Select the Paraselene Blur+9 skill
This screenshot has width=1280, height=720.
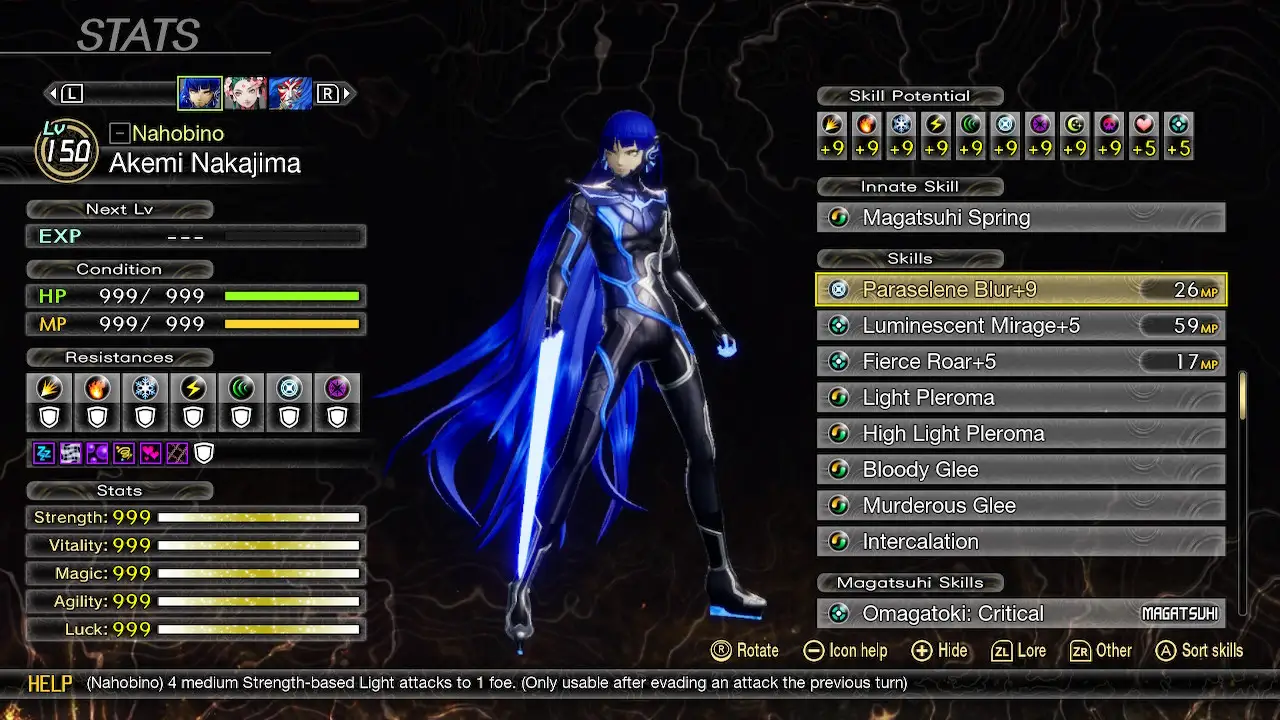coord(1020,290)
